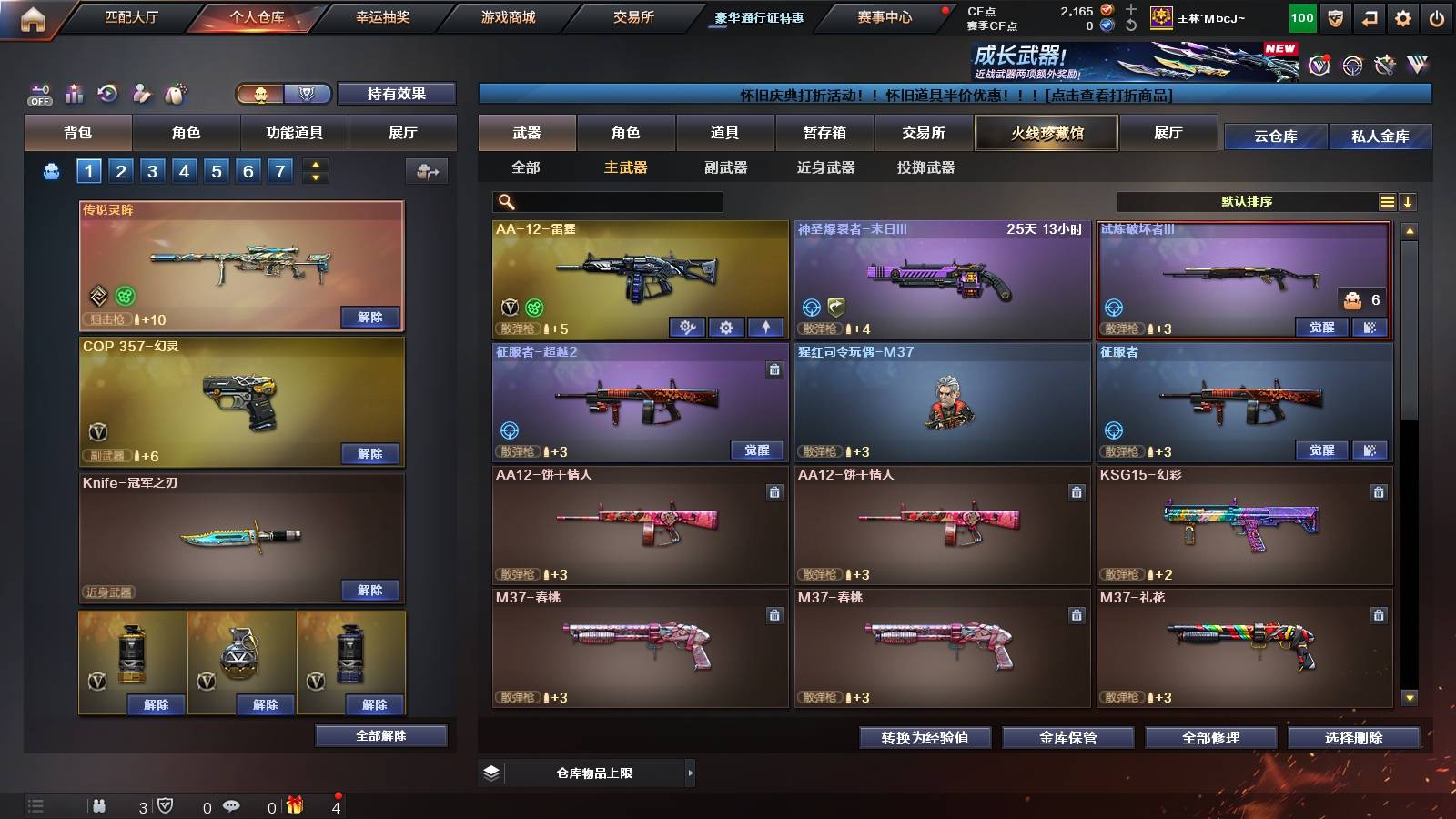Open the settings gear icon
The width and height of the screenshot is (1456, 819).
click(1401, 15)
